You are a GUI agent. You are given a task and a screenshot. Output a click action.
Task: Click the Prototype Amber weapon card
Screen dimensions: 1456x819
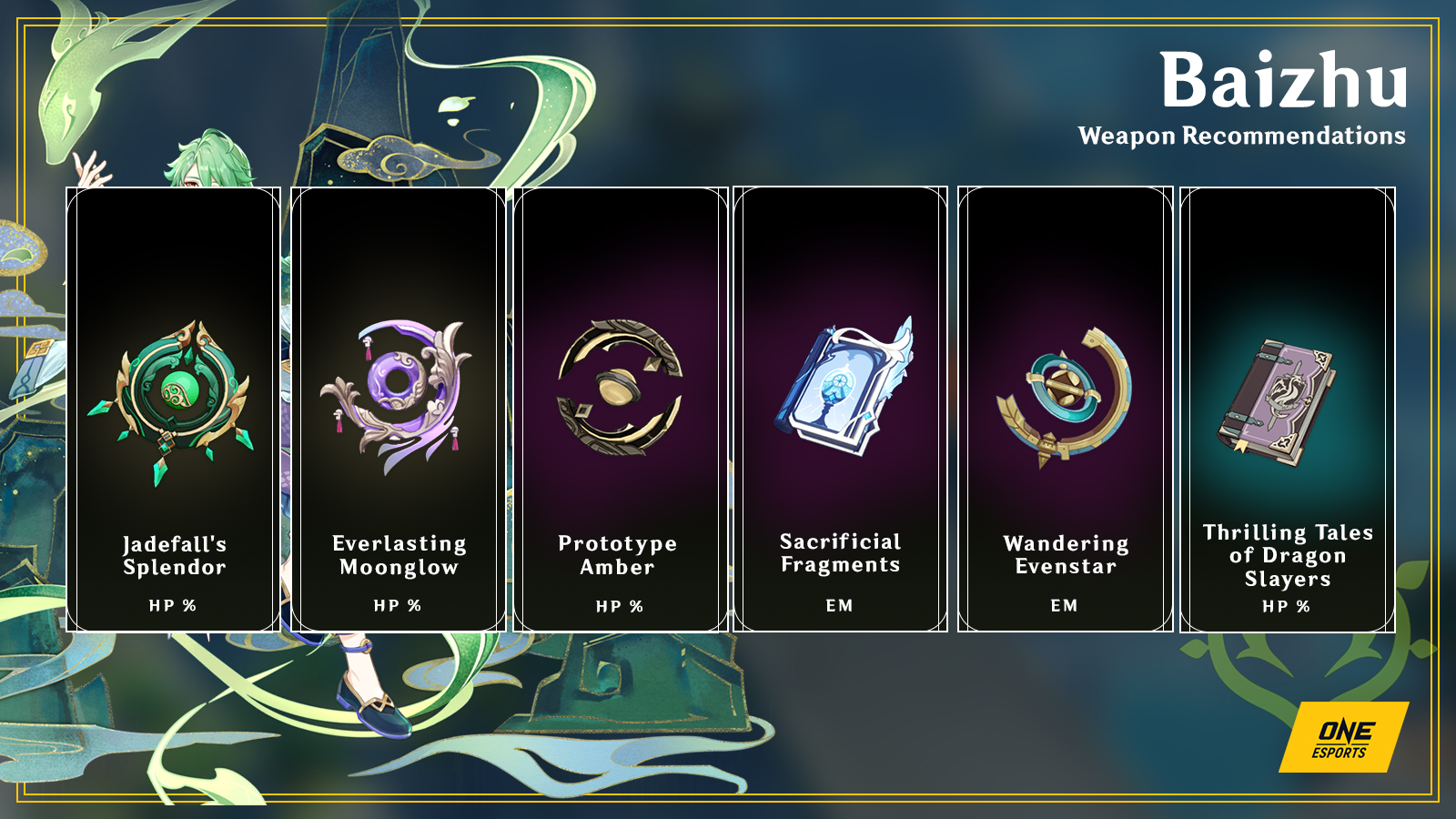pos(620,409)
